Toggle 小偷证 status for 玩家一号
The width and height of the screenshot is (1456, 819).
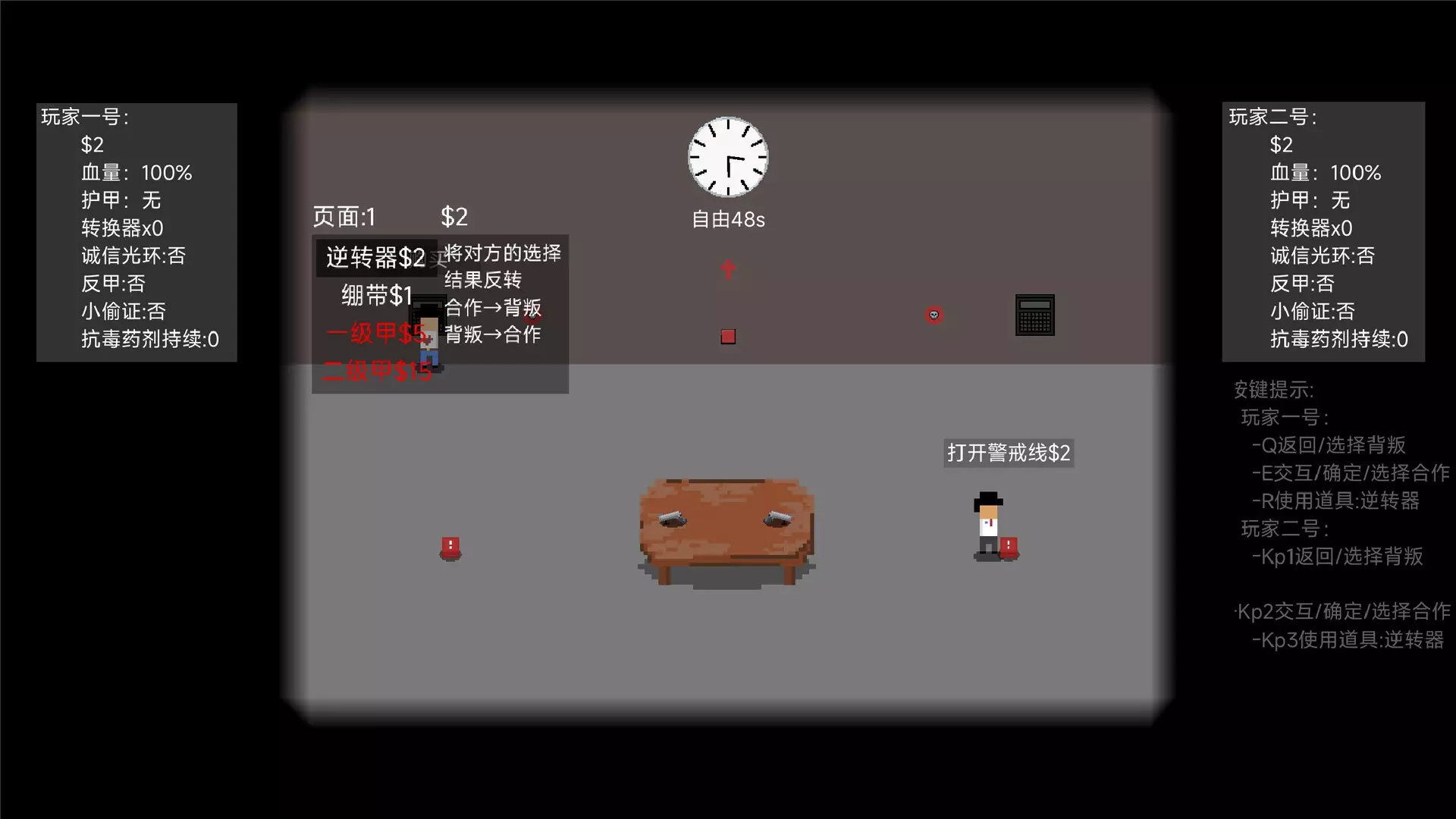pos(124,312)
